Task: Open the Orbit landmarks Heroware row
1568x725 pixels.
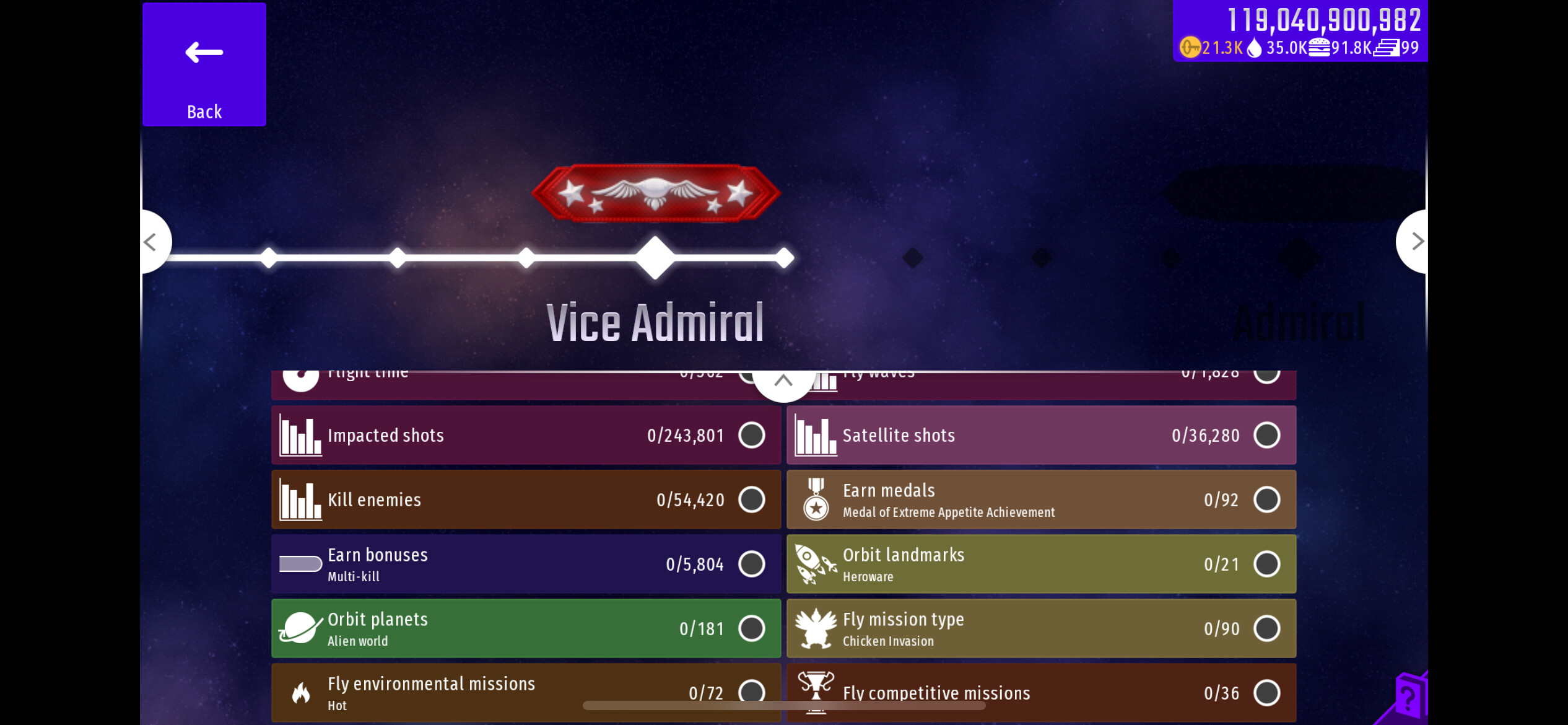Action: (1040, 564)
